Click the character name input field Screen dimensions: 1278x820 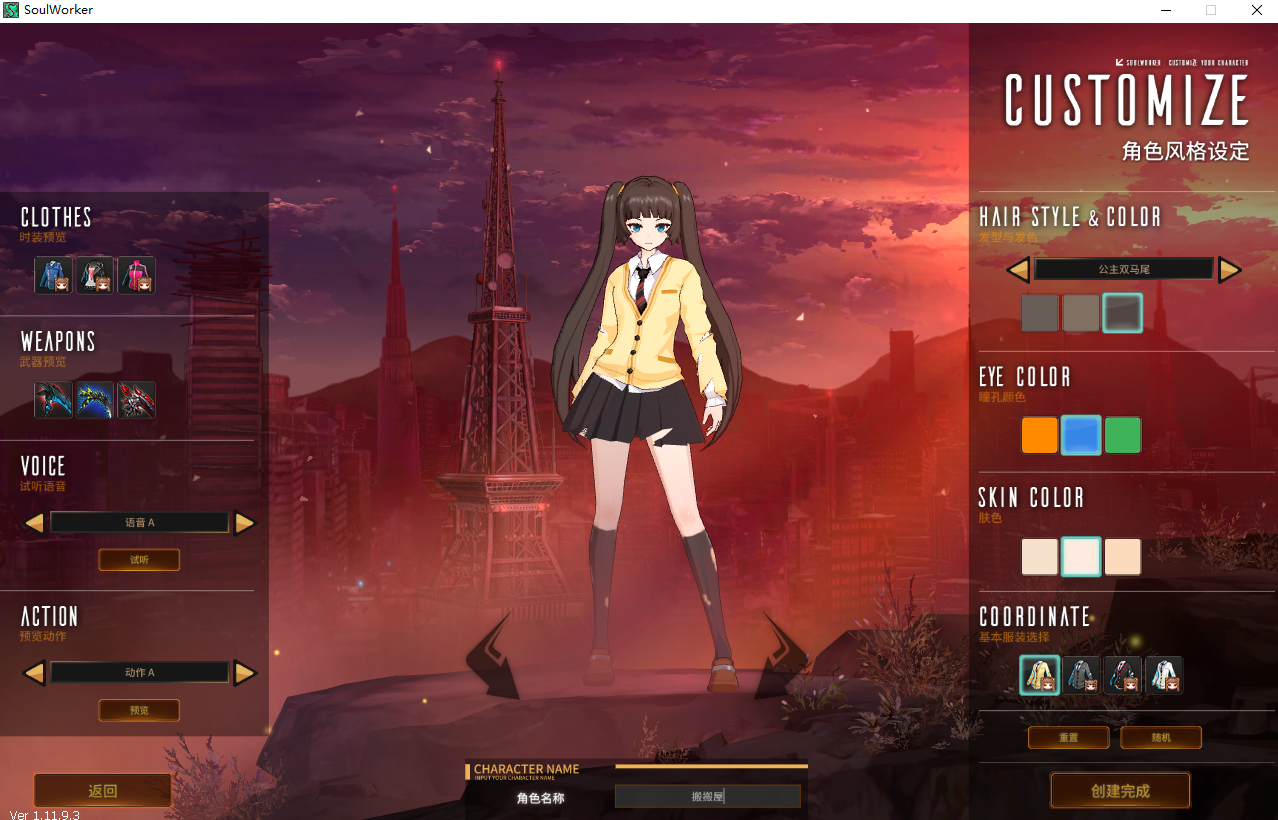pos(707,796)
